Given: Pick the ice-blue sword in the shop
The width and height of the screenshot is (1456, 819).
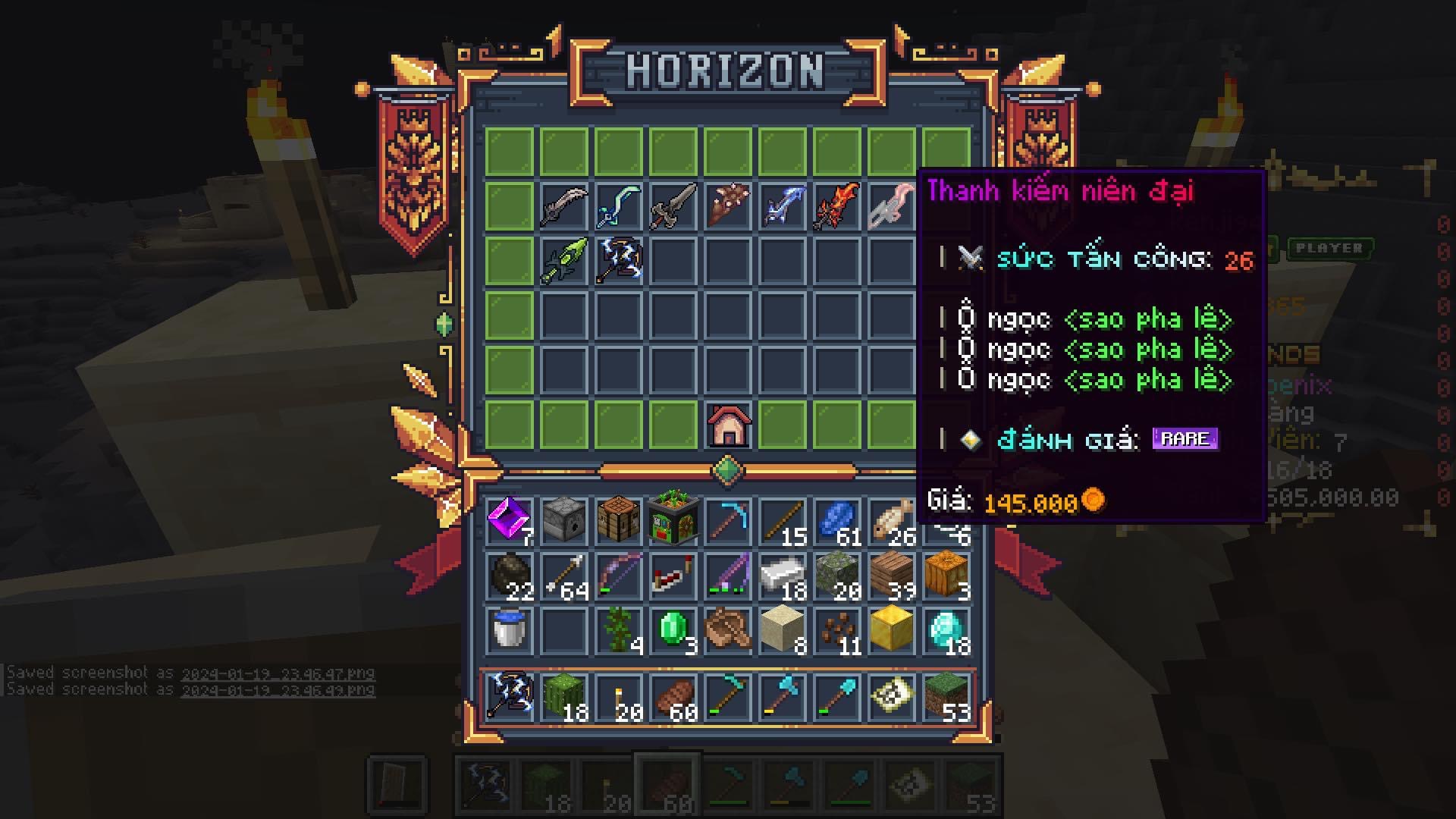Looking at the screenshot, I should click(782, 206).
